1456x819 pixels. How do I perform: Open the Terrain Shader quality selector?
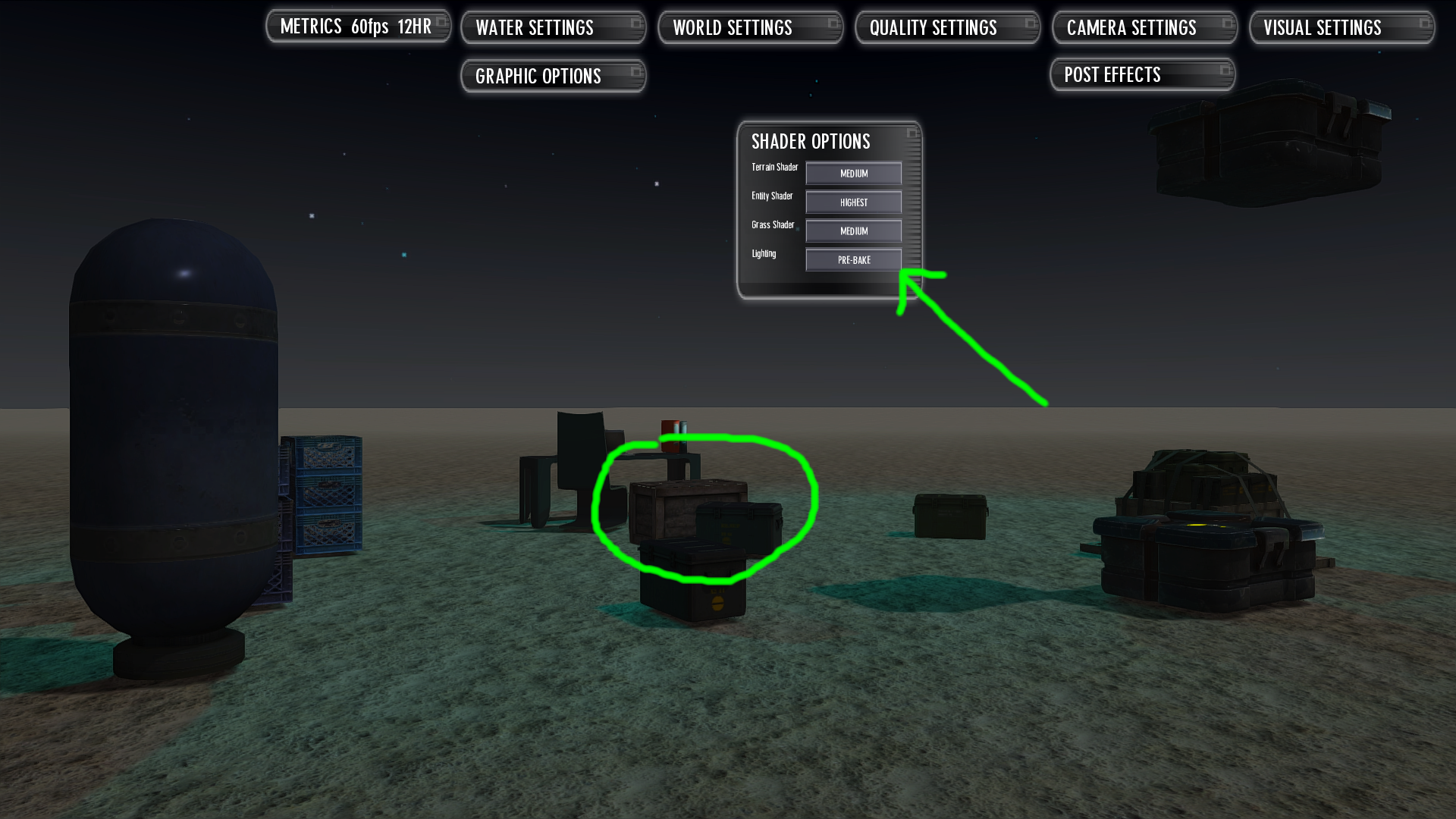click(x=852, y=173)
